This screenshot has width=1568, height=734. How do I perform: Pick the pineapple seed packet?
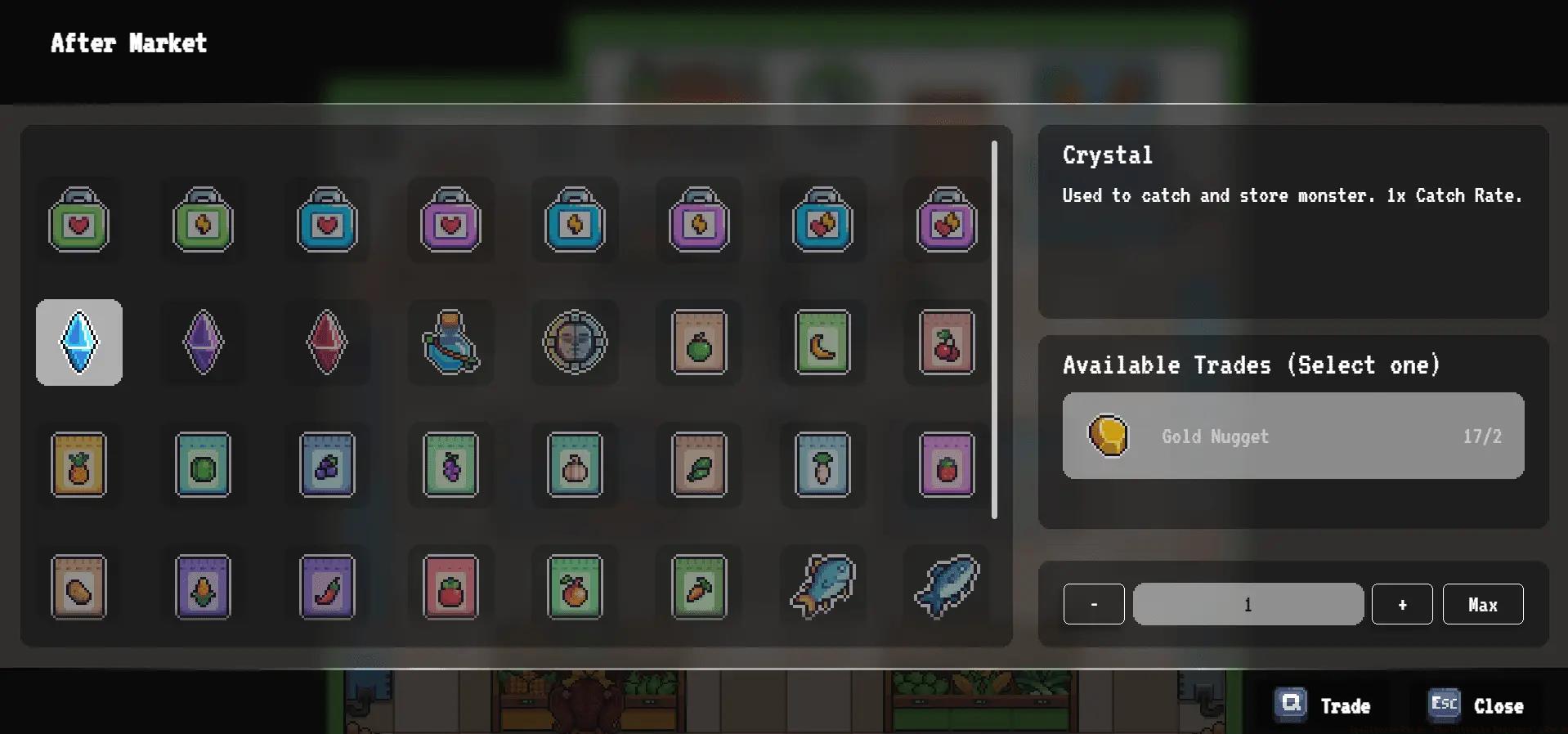pyautogui.click(x=79, y=464)
